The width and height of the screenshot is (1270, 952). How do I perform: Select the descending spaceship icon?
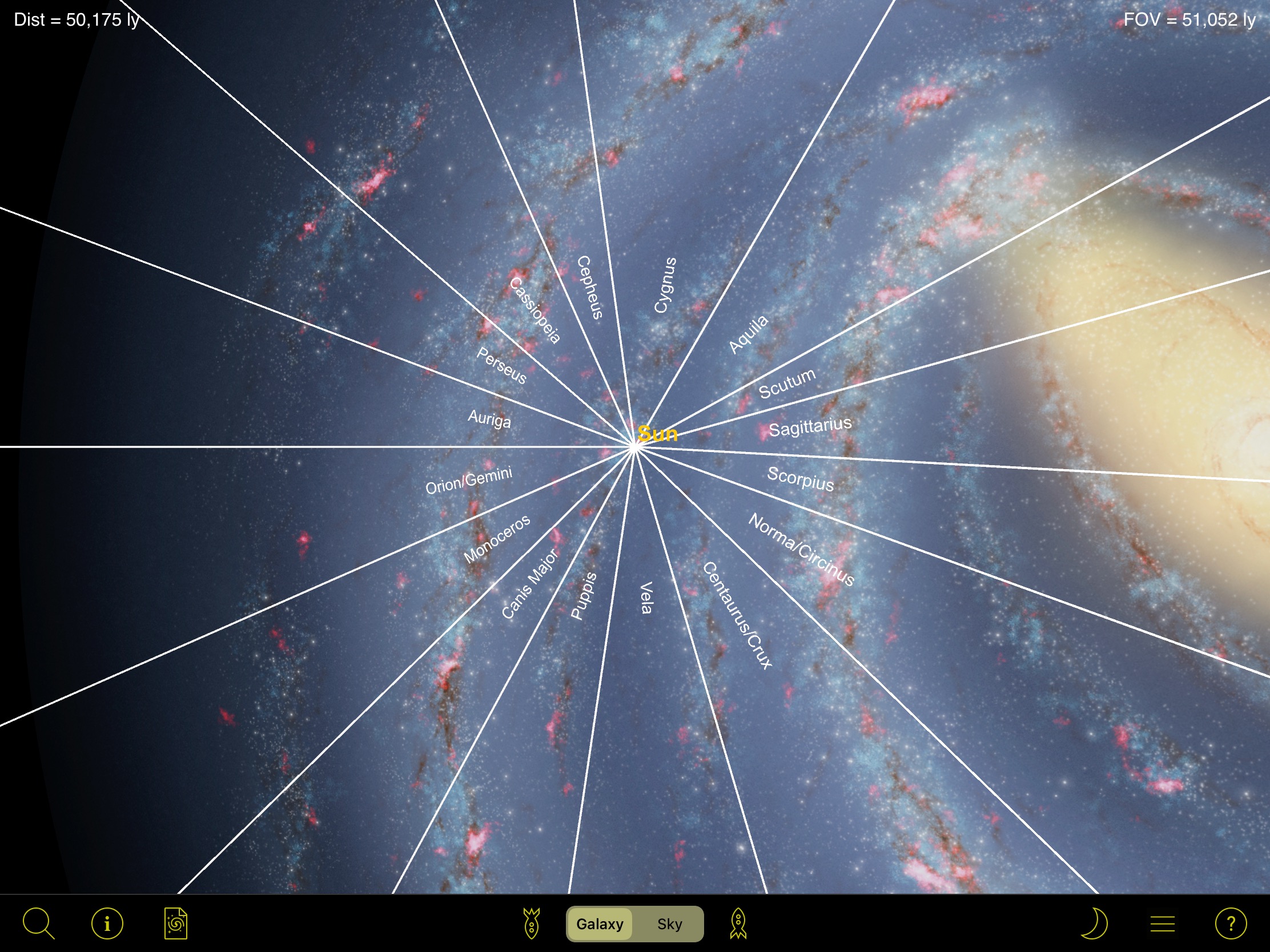pyautogui.click(x=533, y=923)
